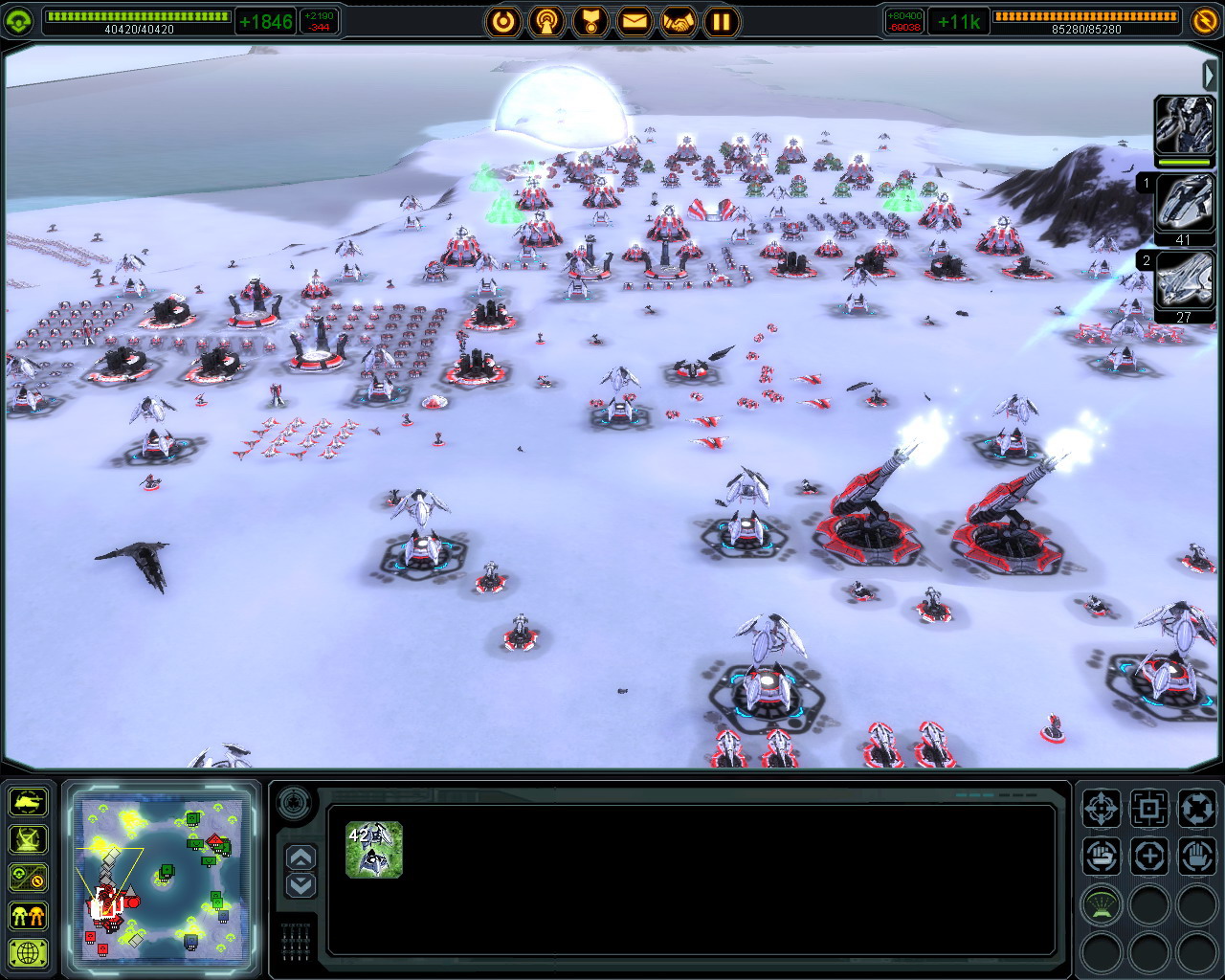The image size is (1225, 980).
Task: Open the diplomacy handshake panel
Action: pos(677,21)
